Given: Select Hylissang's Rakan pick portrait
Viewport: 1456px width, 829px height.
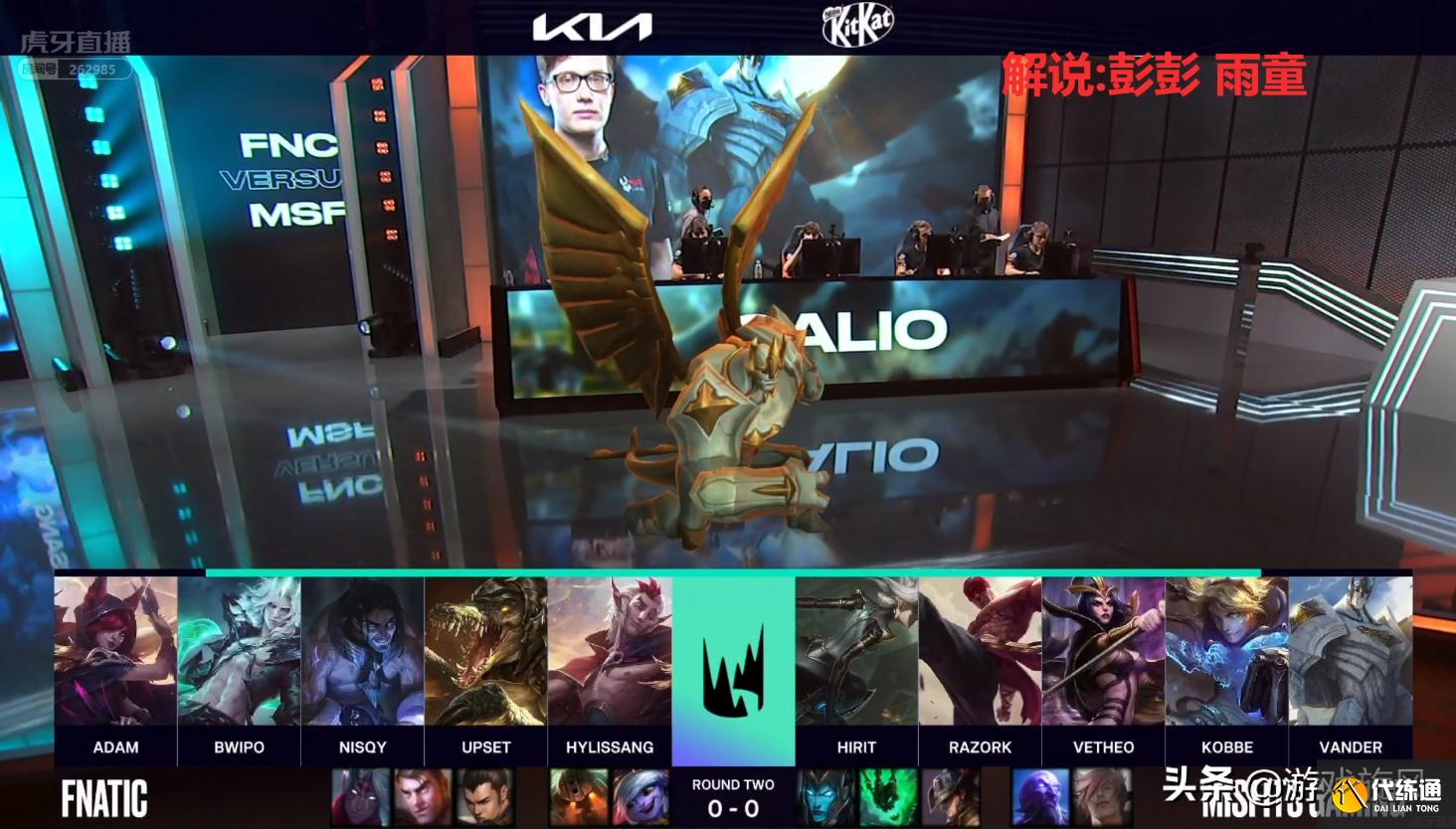Looking at the screenshot, I should click(609, 651).
